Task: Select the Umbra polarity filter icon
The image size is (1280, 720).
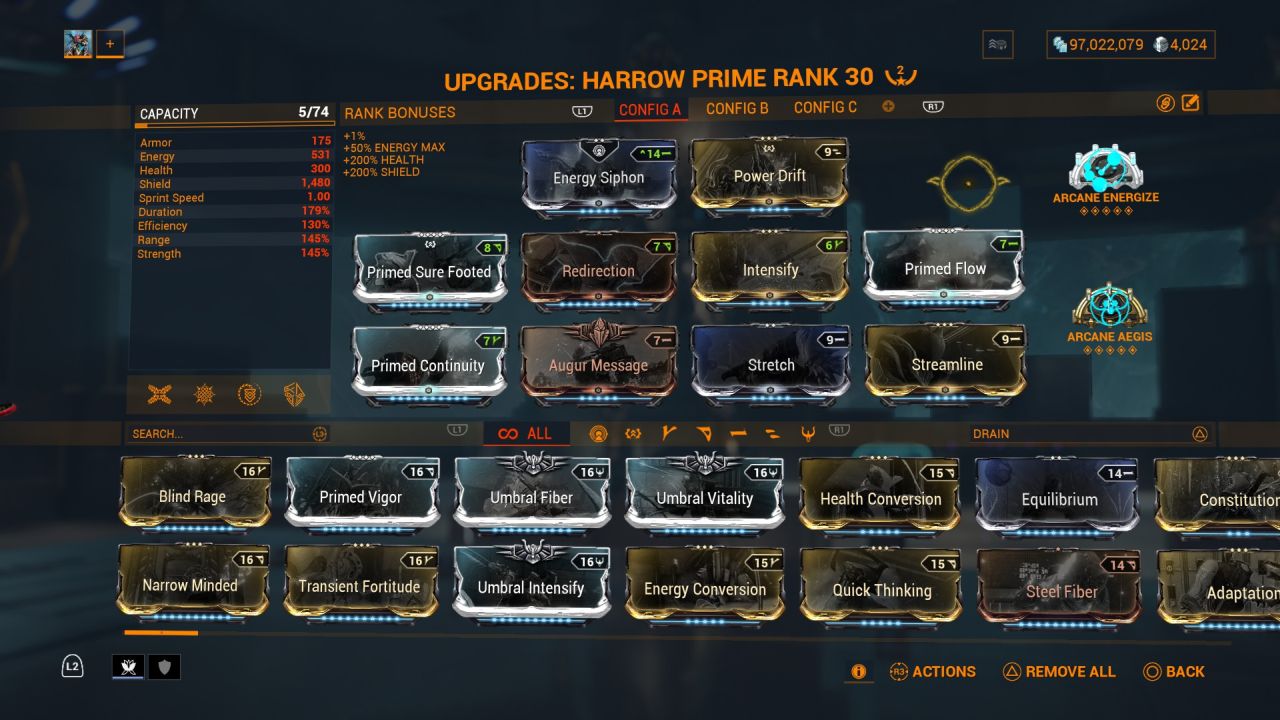Action: 633,433
